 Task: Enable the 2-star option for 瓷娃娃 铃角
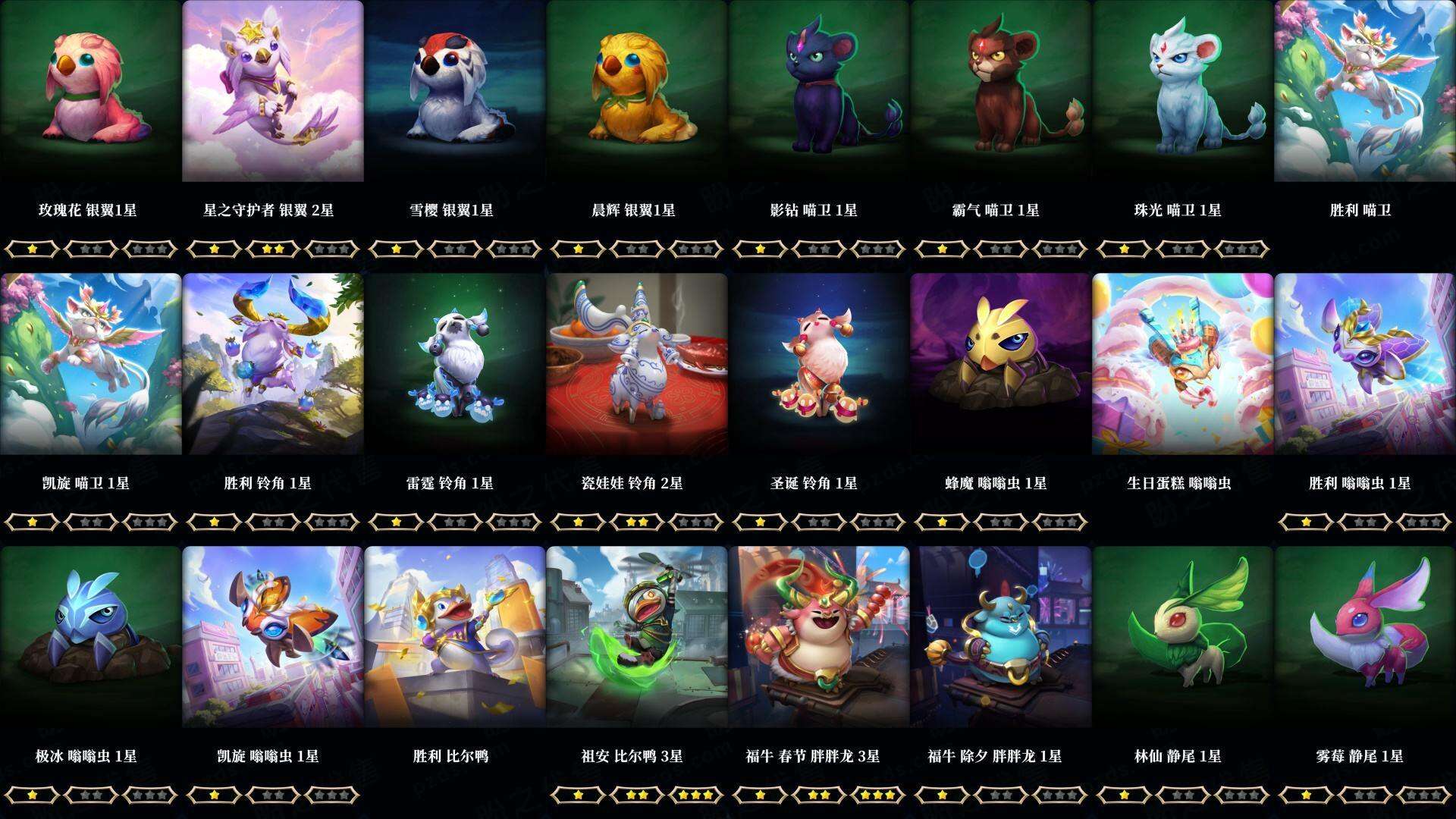637,520
